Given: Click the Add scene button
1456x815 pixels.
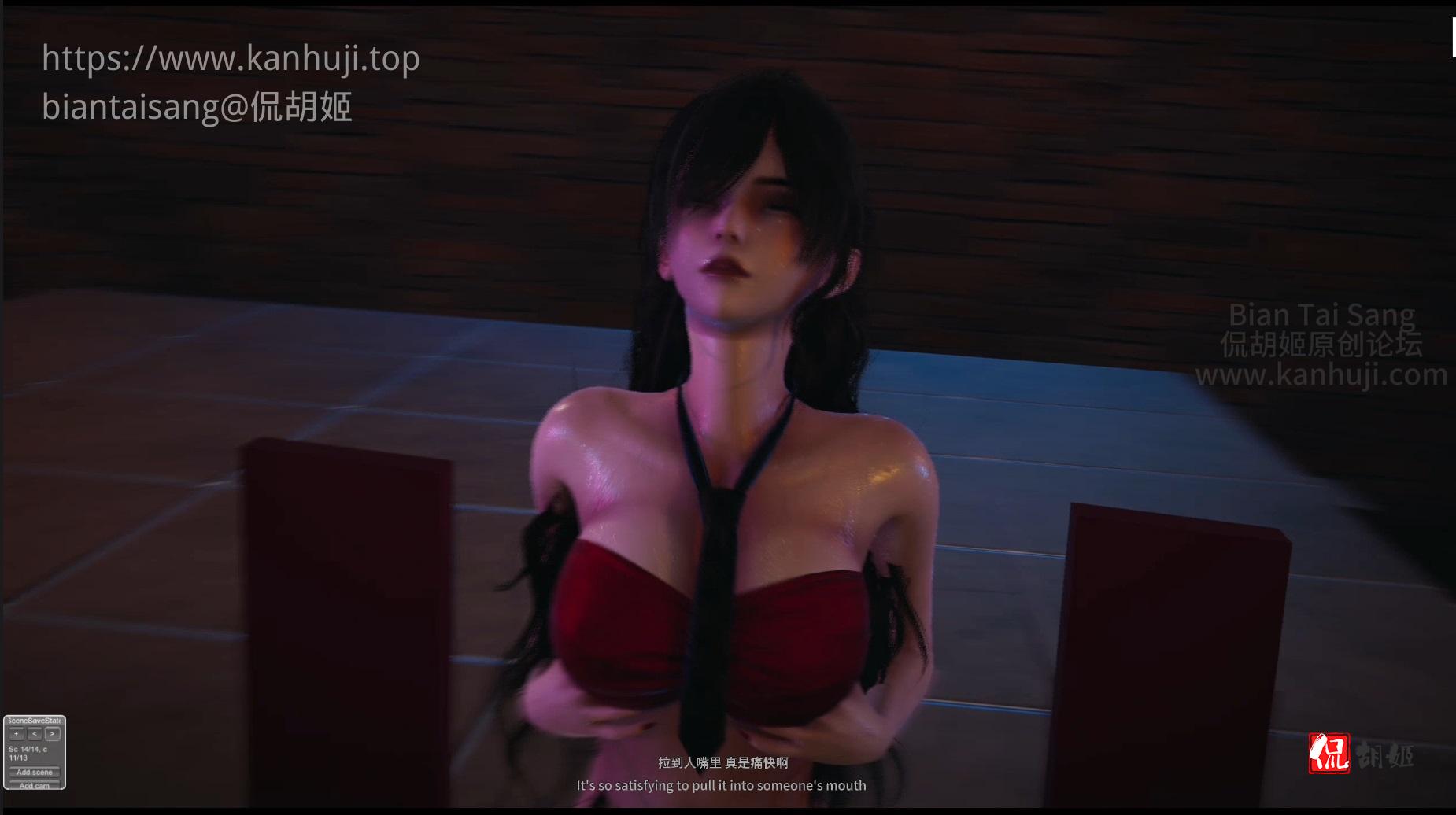Looking at the screenshot, I should click(x=35, y=772).
